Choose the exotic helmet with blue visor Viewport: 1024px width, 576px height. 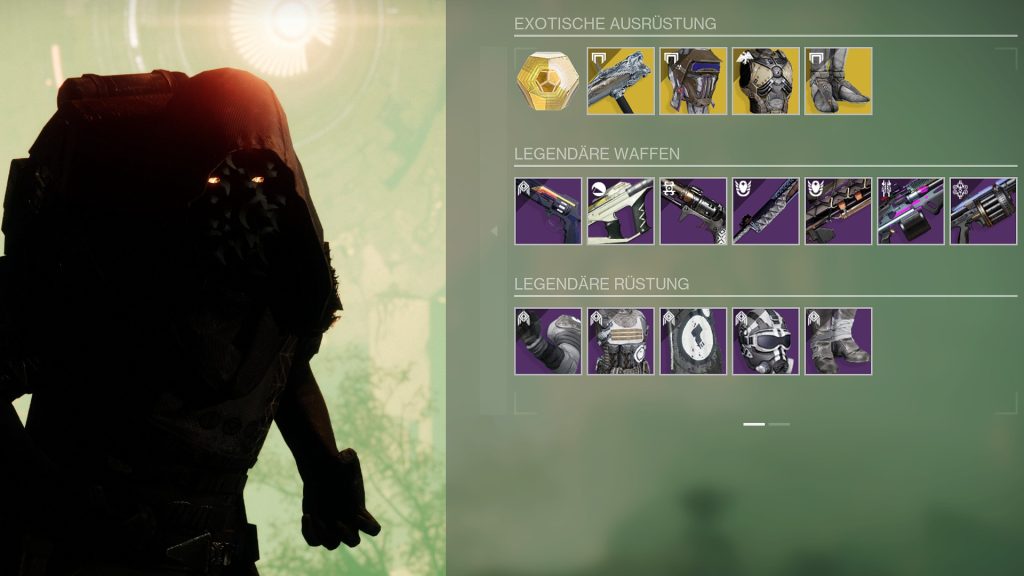pos(693,81)
